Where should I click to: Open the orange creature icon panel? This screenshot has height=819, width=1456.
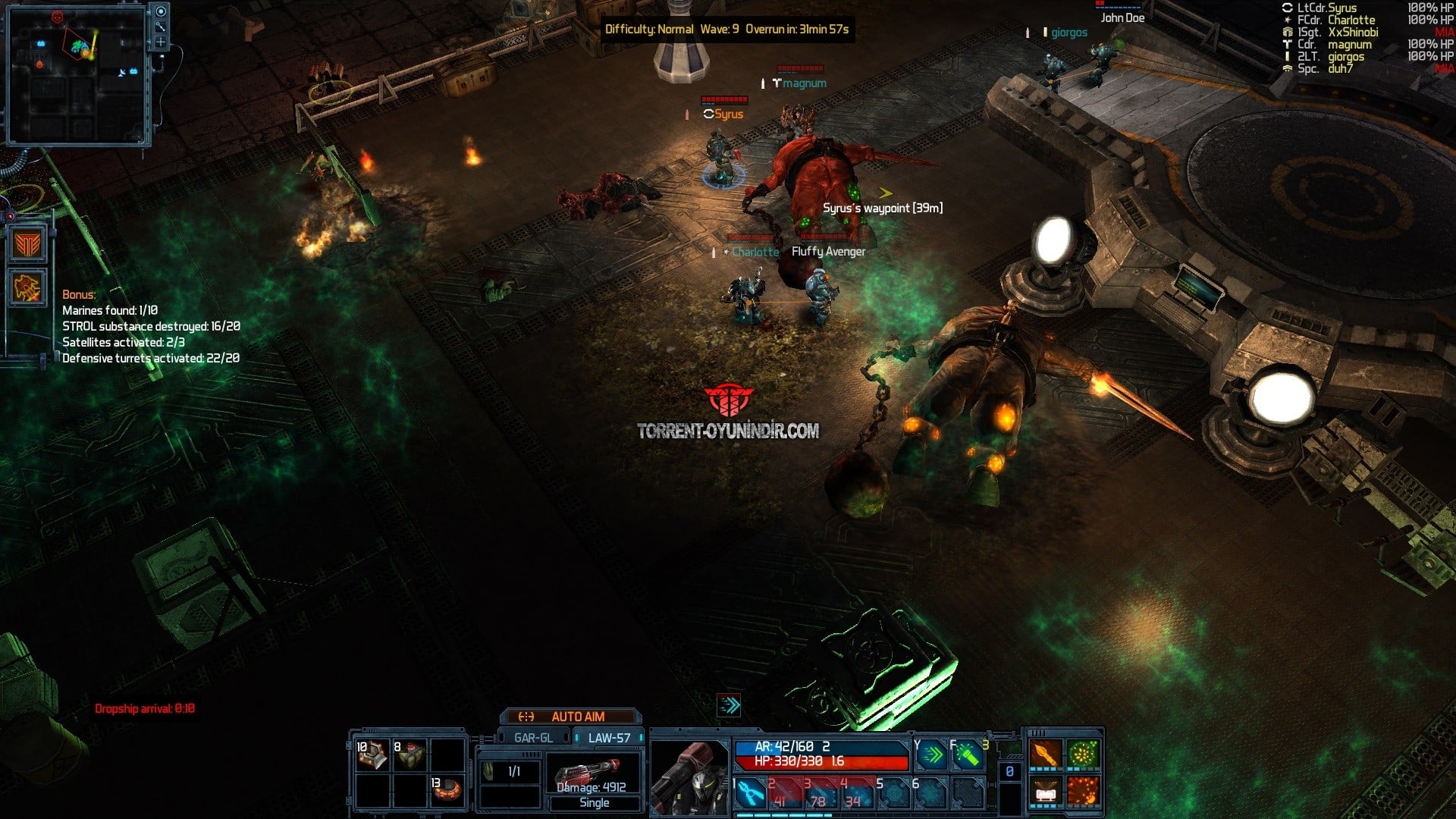(27, 288)
